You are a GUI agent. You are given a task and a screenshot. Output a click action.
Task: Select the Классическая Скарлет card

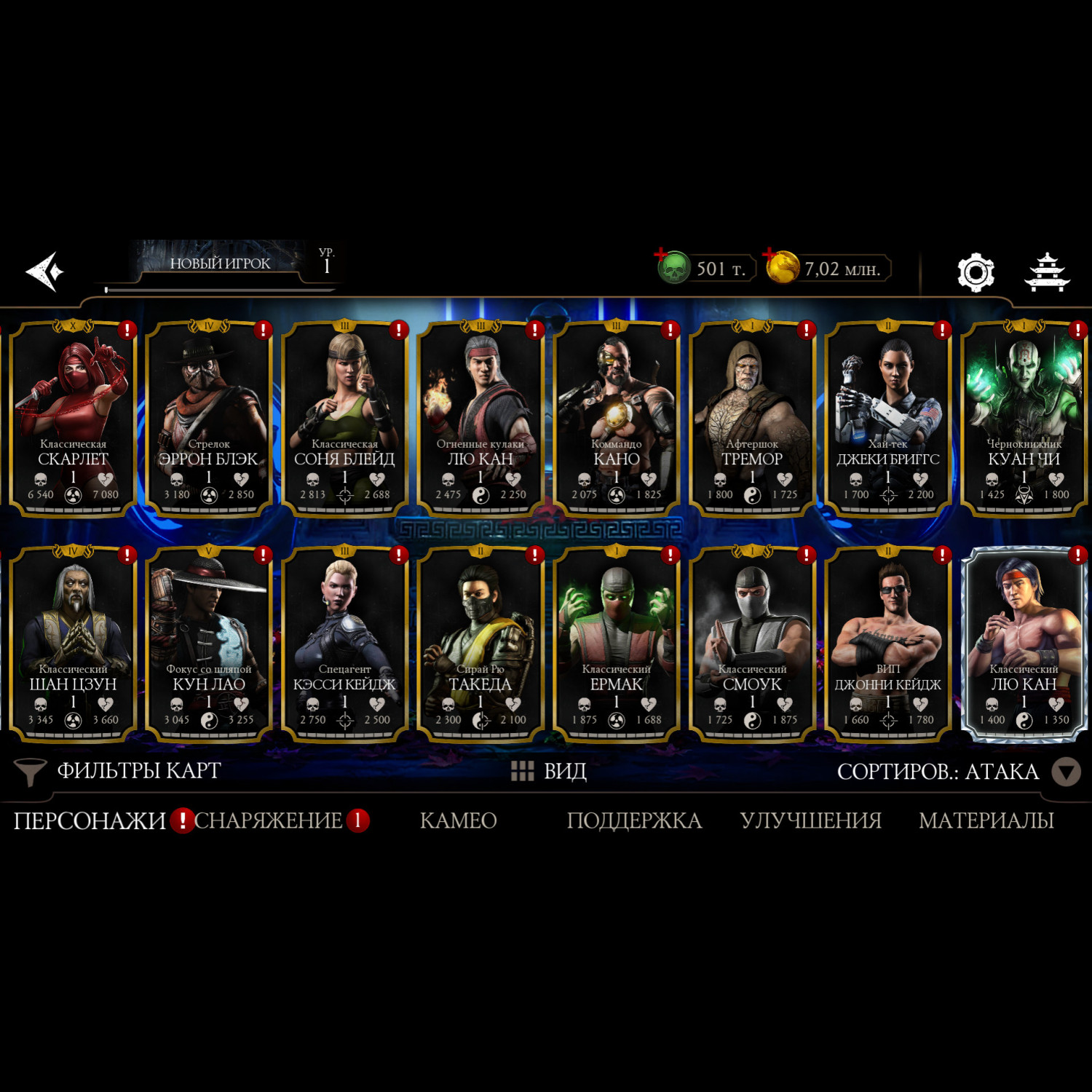pos(73,419)
